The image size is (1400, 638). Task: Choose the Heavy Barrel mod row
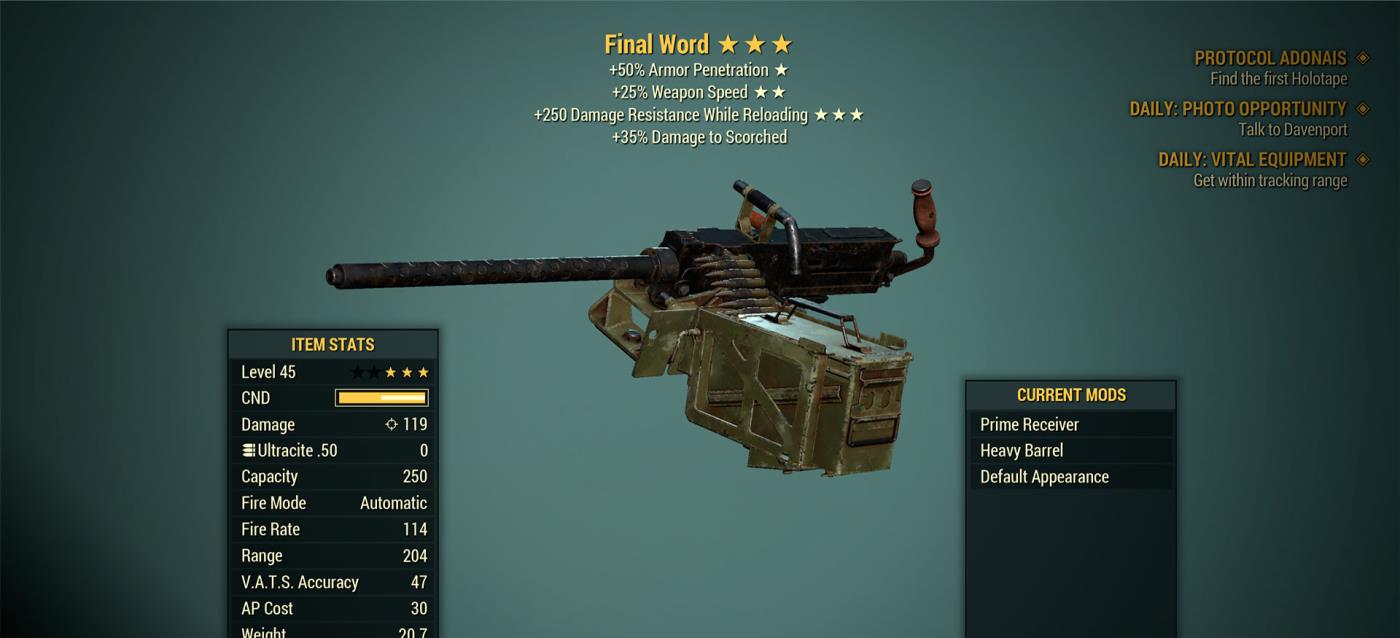pos(1070,451)
